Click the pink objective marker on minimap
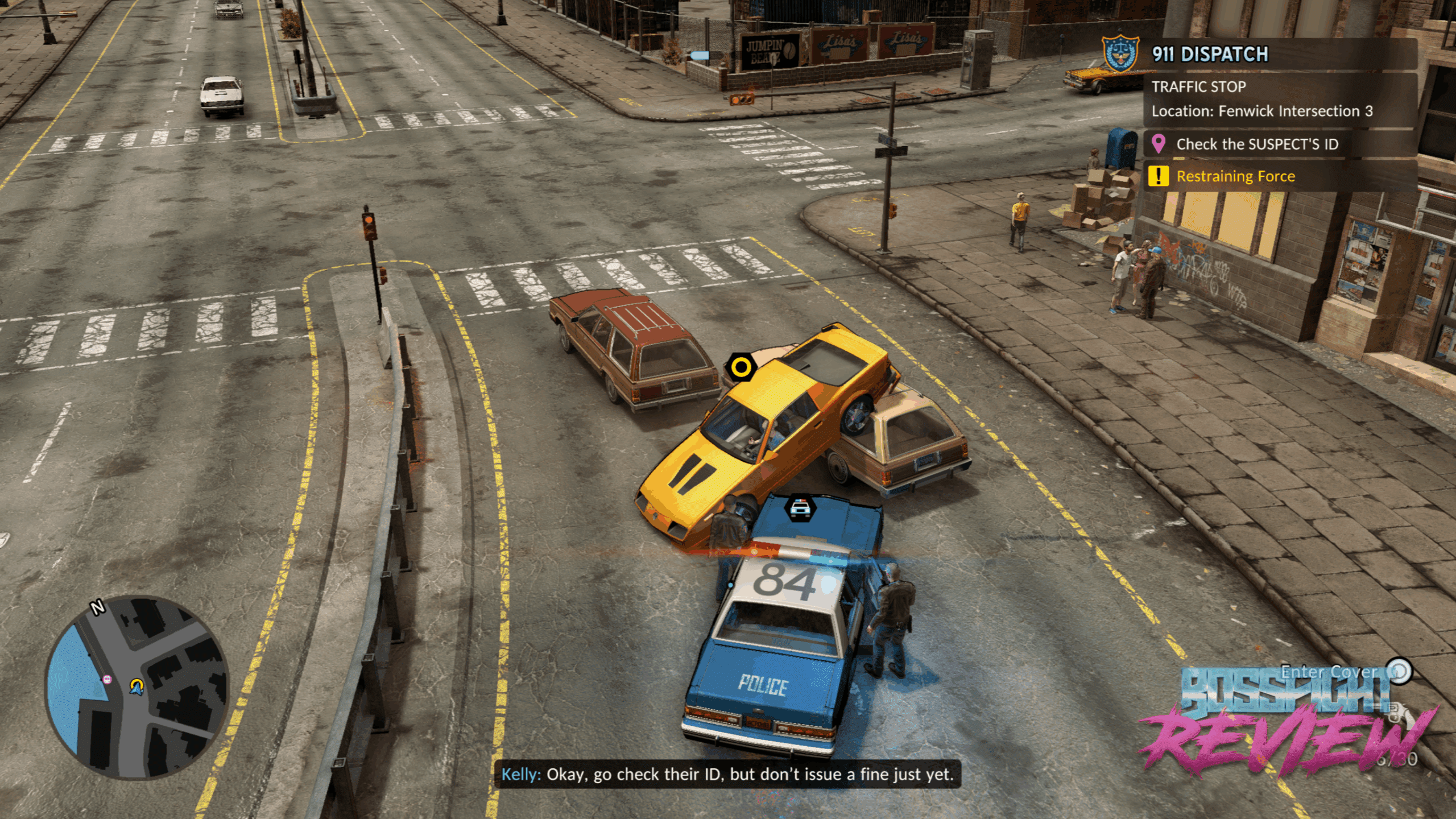 pyautogui.click(x=107, y=679)
